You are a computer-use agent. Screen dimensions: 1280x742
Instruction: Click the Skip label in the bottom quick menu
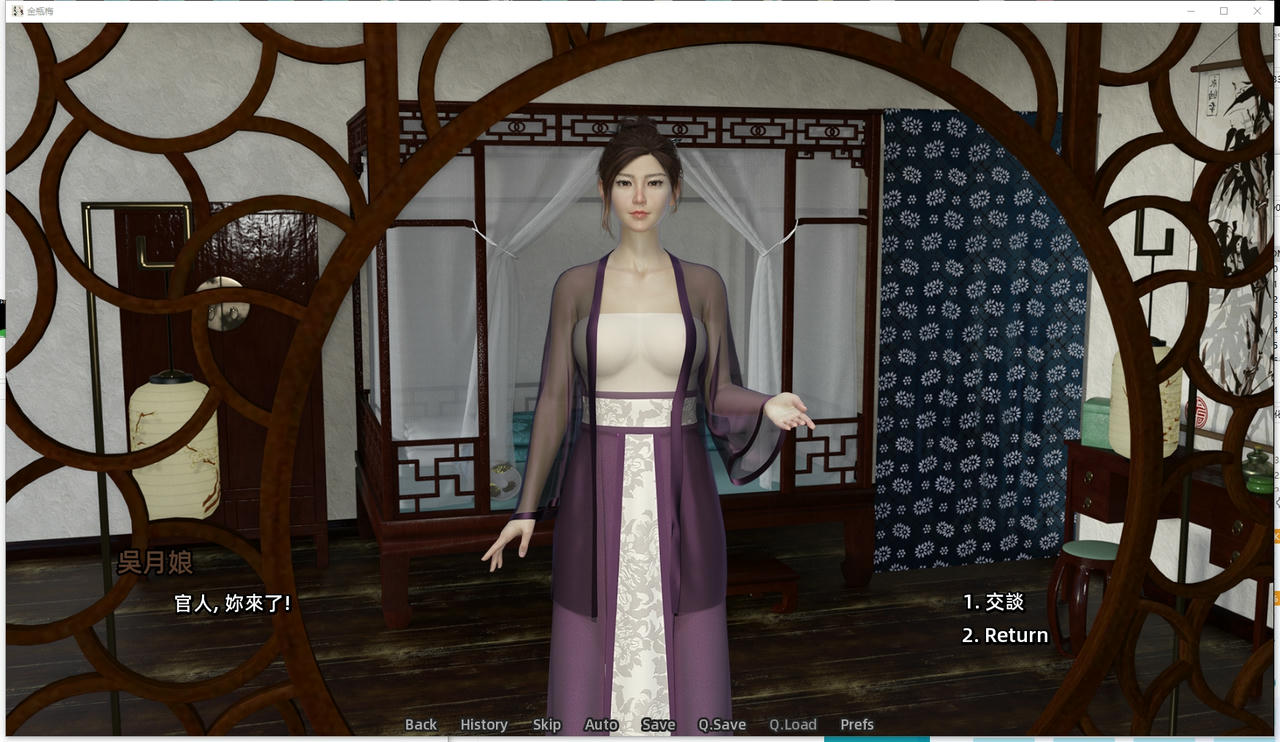point(546,724)
